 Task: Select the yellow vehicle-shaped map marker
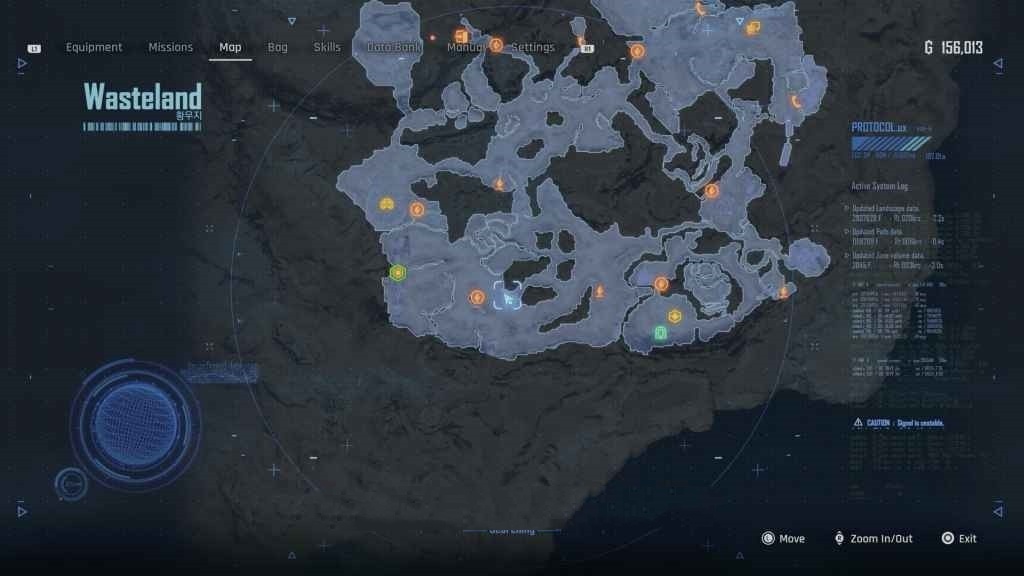[387, 204]
